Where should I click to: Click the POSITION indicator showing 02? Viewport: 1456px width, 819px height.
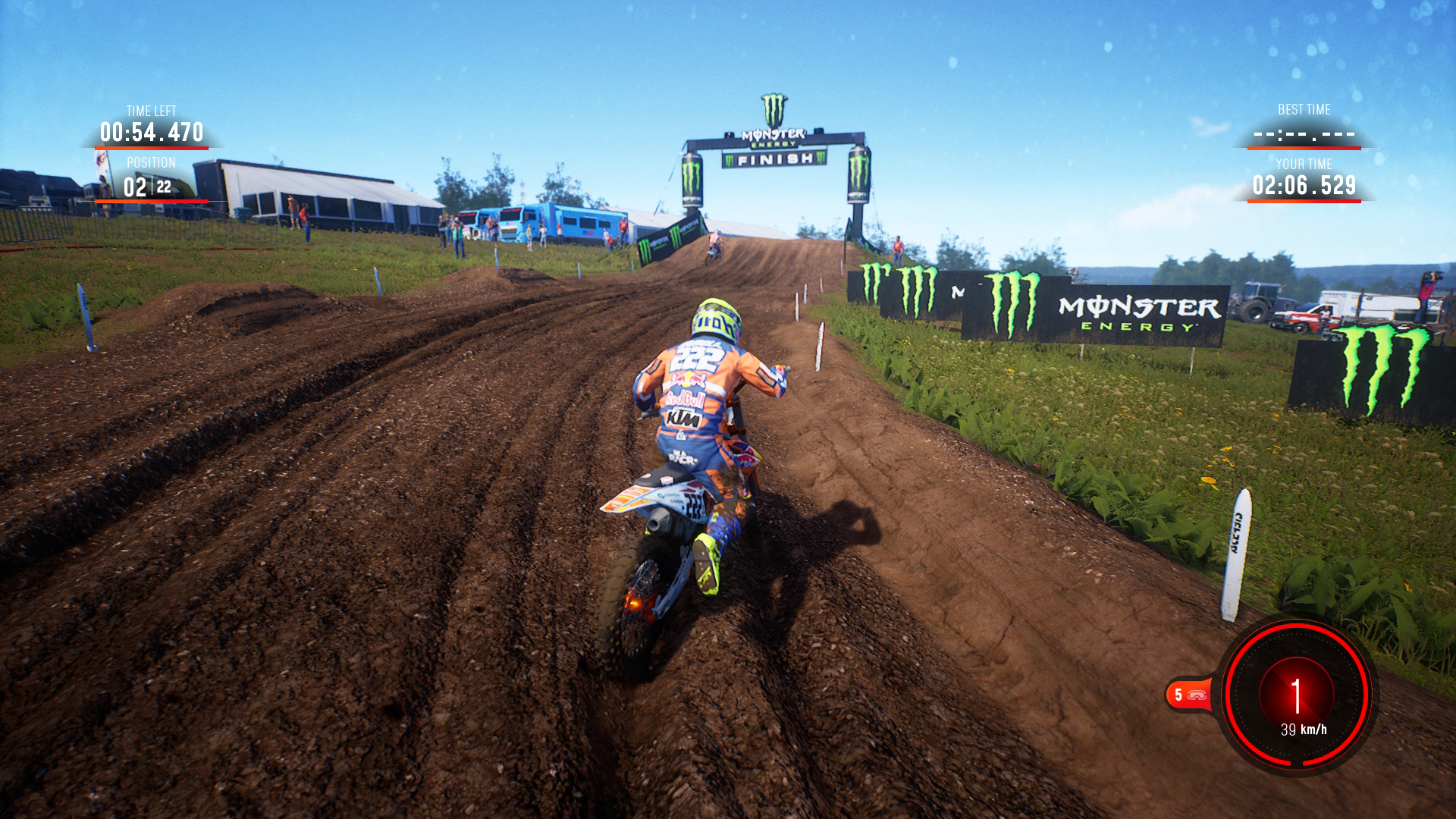pos(133,186)
